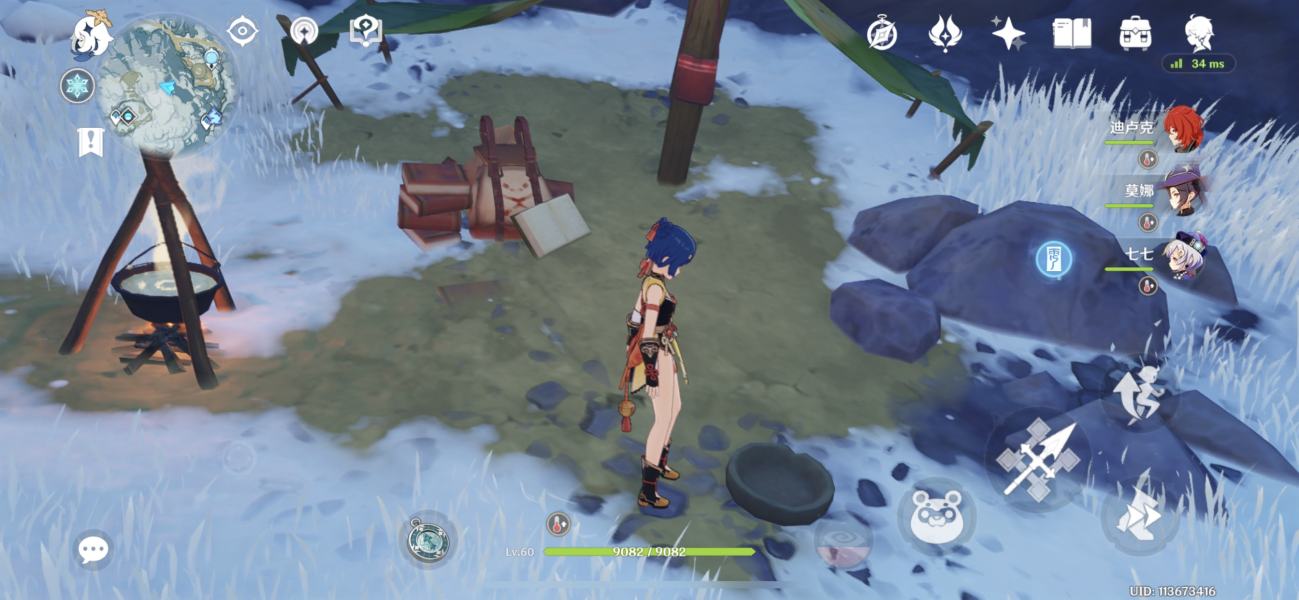This screenshot has height=600, width=1299.
Task: Open the circular minimap
Action: coord(167,85)
